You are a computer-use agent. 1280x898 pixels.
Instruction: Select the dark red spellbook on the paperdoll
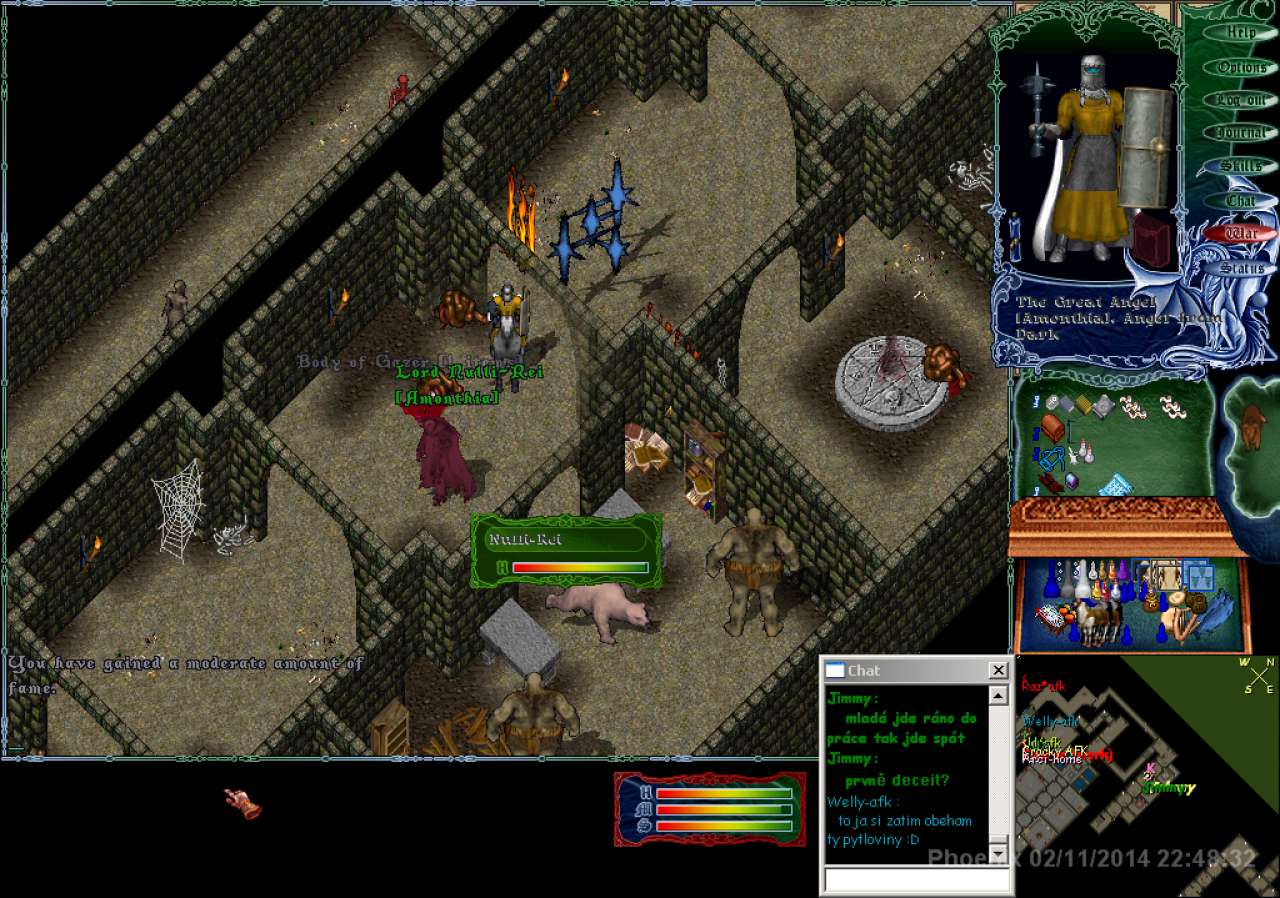1152,241
